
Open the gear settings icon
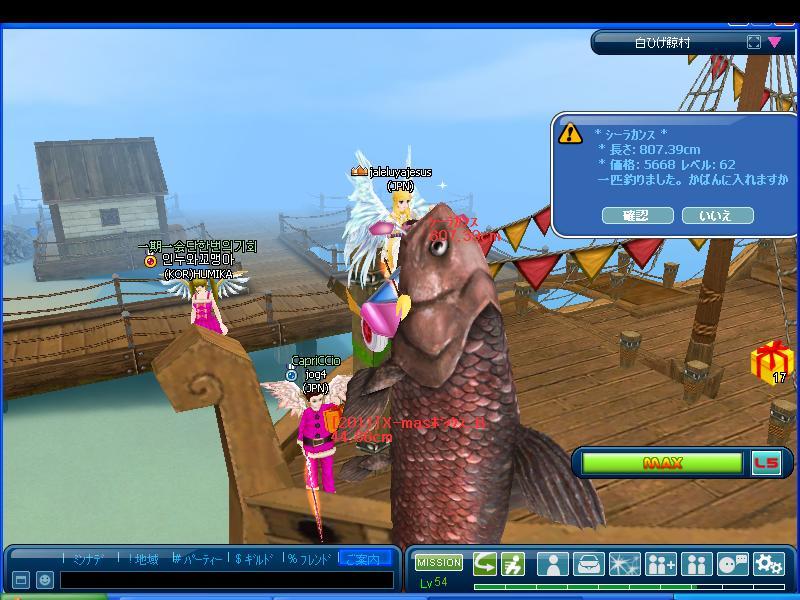(x=769, y=564)
